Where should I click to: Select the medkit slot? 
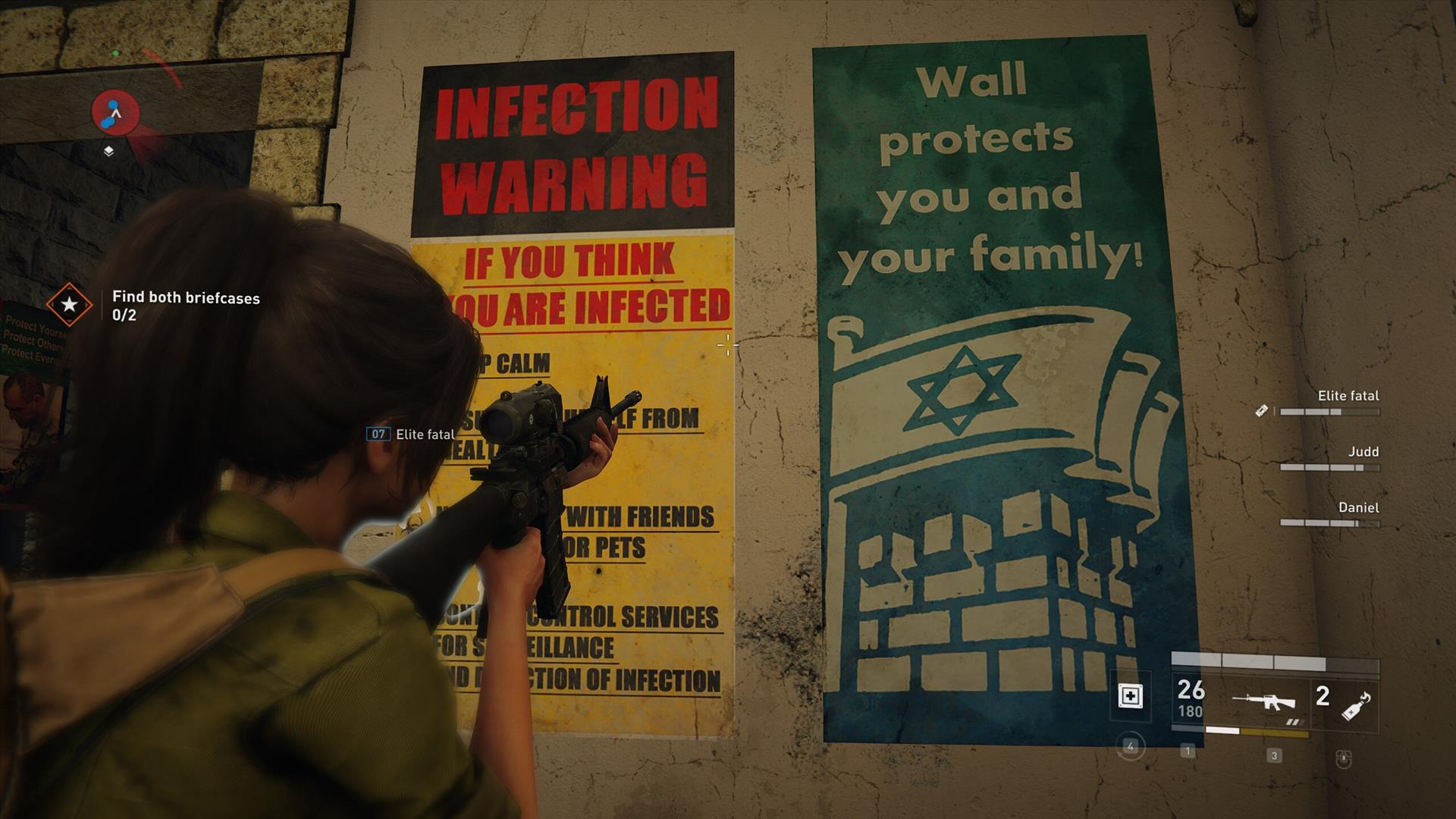point(1130,696)
